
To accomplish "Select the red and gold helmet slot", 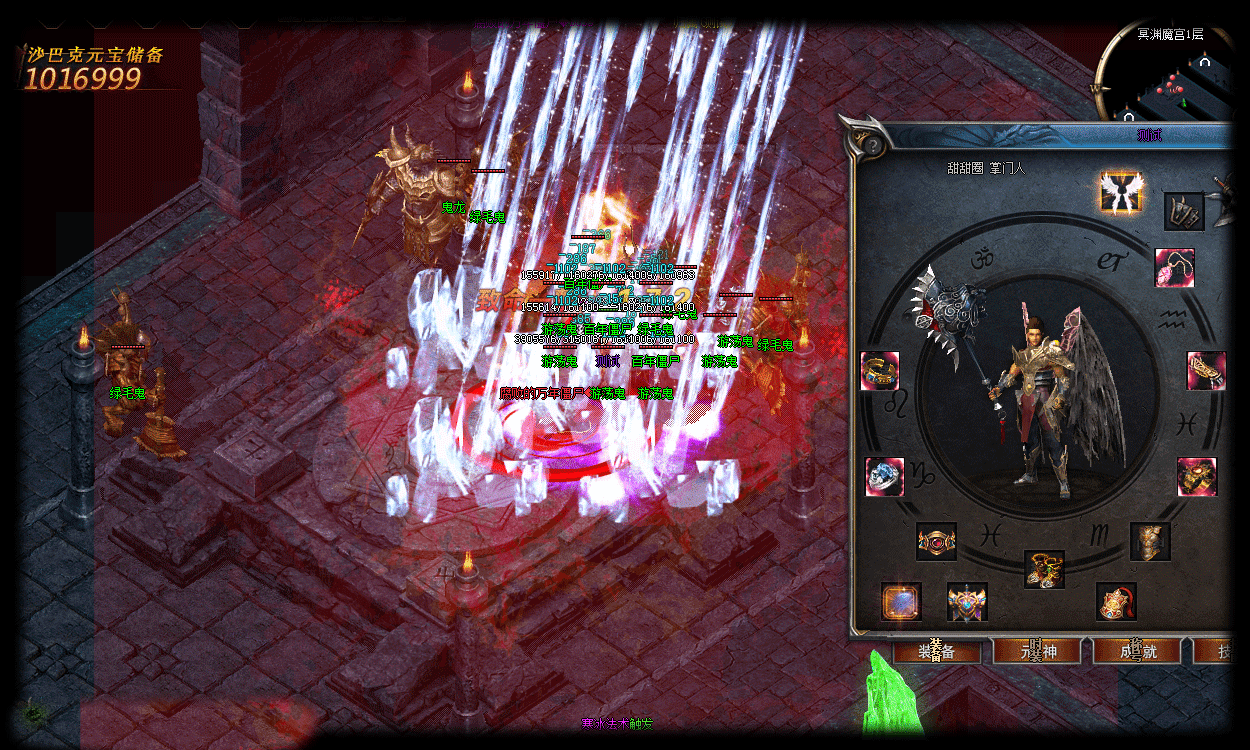I will coord(1116,602).
